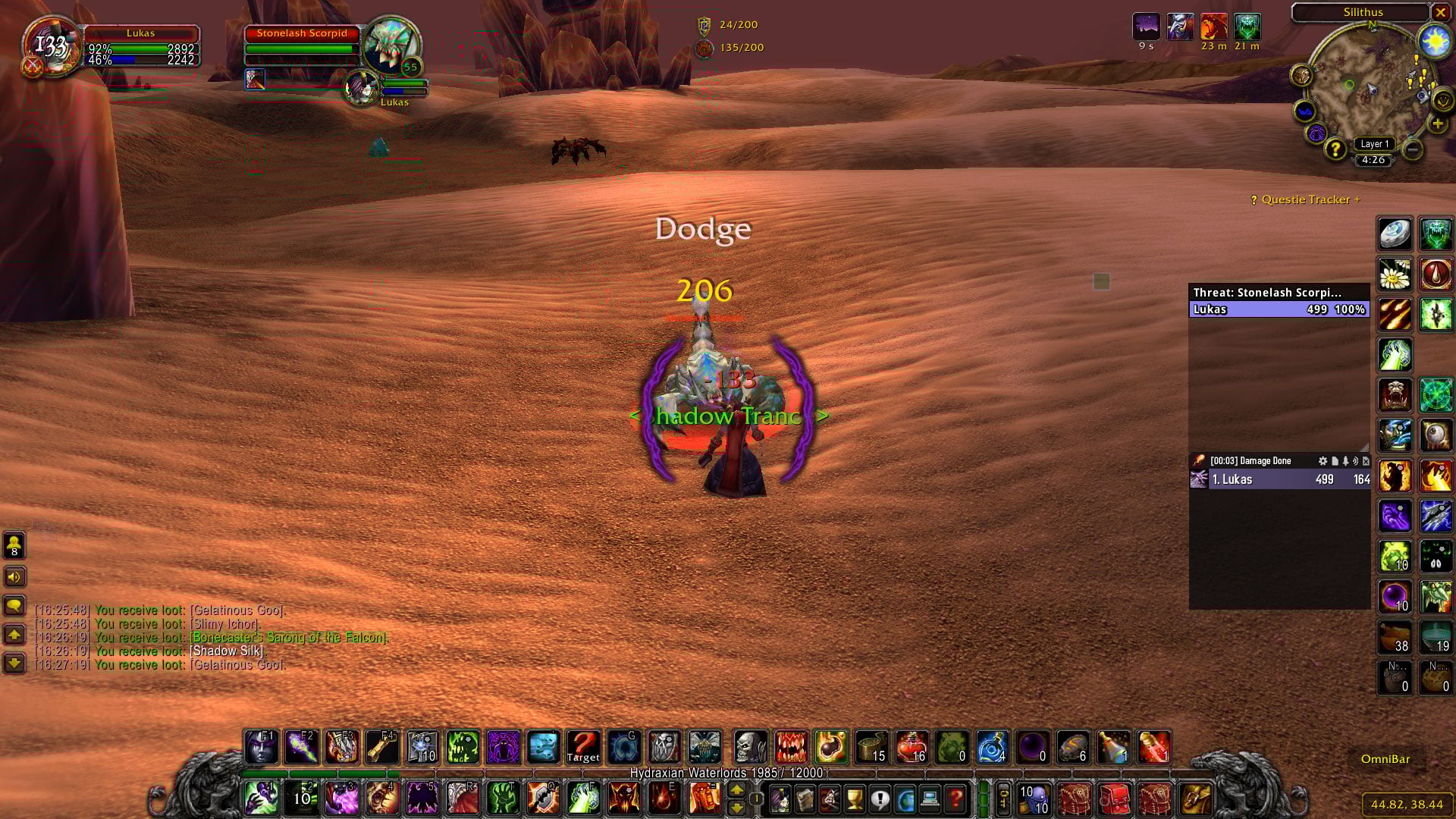
Task: Expand the Questie Tracker header
Action: coord(1305,199)
